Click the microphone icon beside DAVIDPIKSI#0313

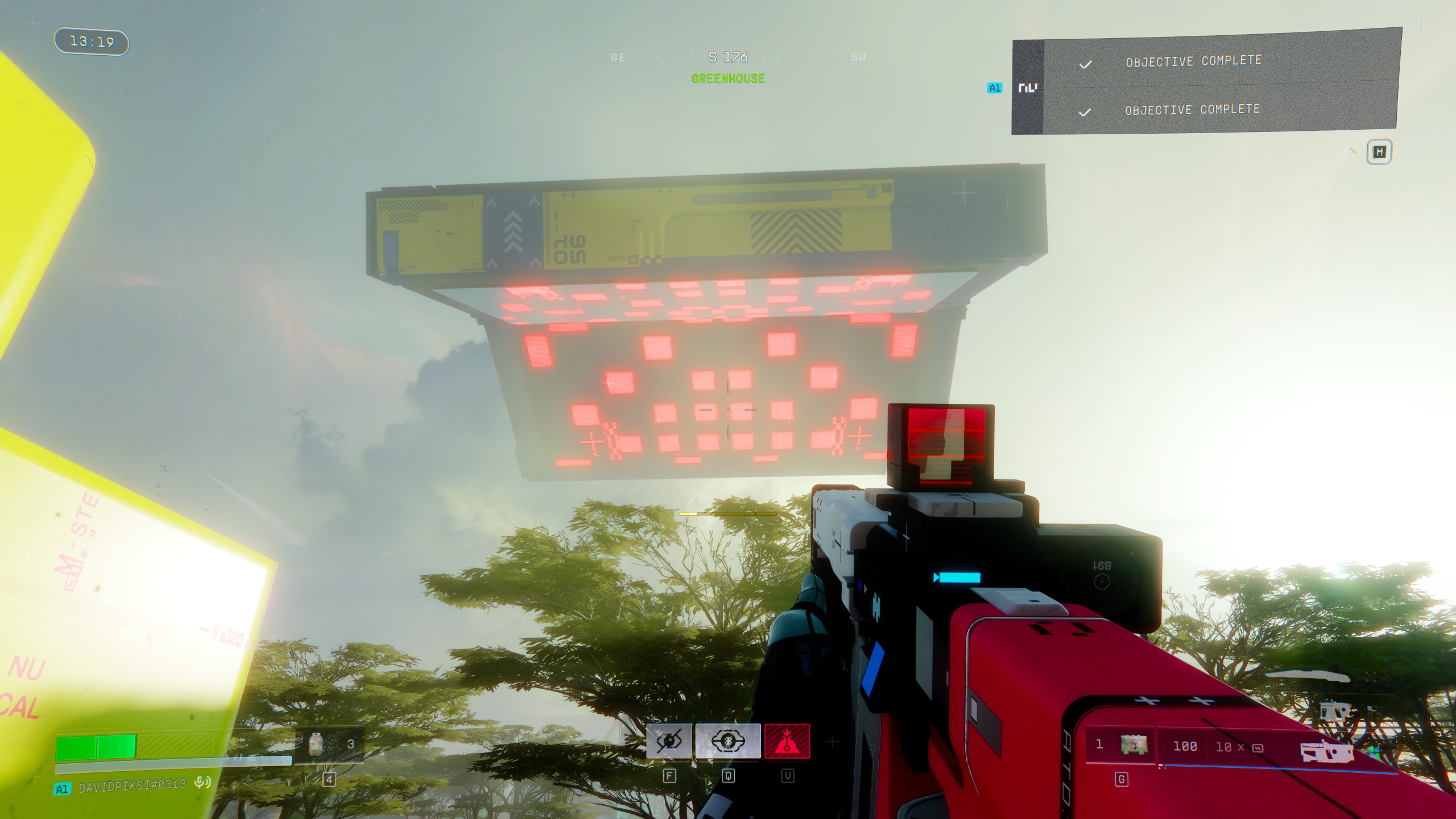point(202,783)
